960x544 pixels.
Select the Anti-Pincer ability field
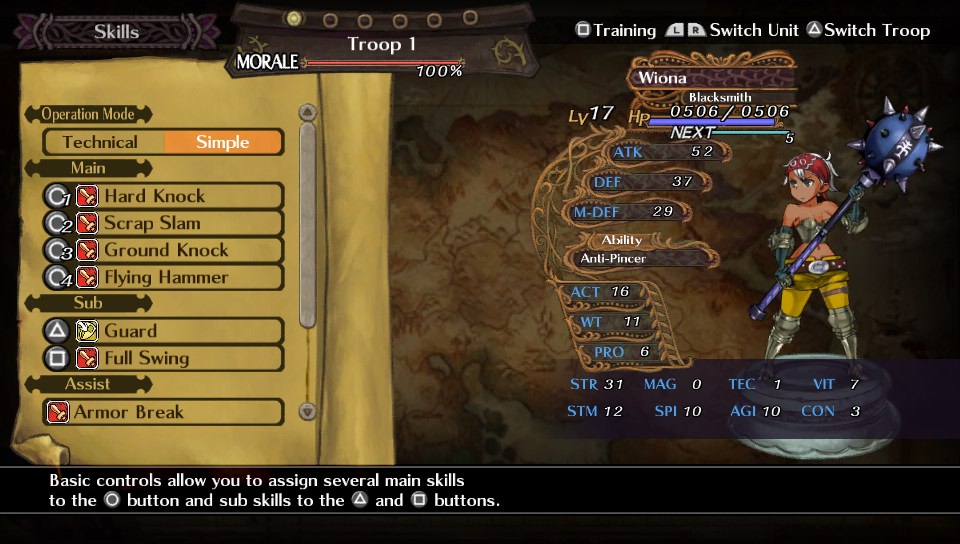[x=640, y=258]
